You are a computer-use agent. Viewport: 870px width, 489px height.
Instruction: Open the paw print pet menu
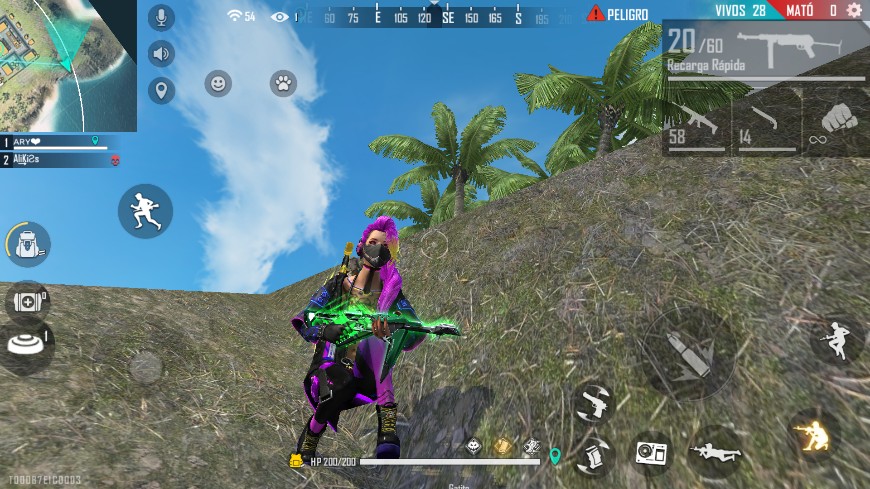(283, 84)
